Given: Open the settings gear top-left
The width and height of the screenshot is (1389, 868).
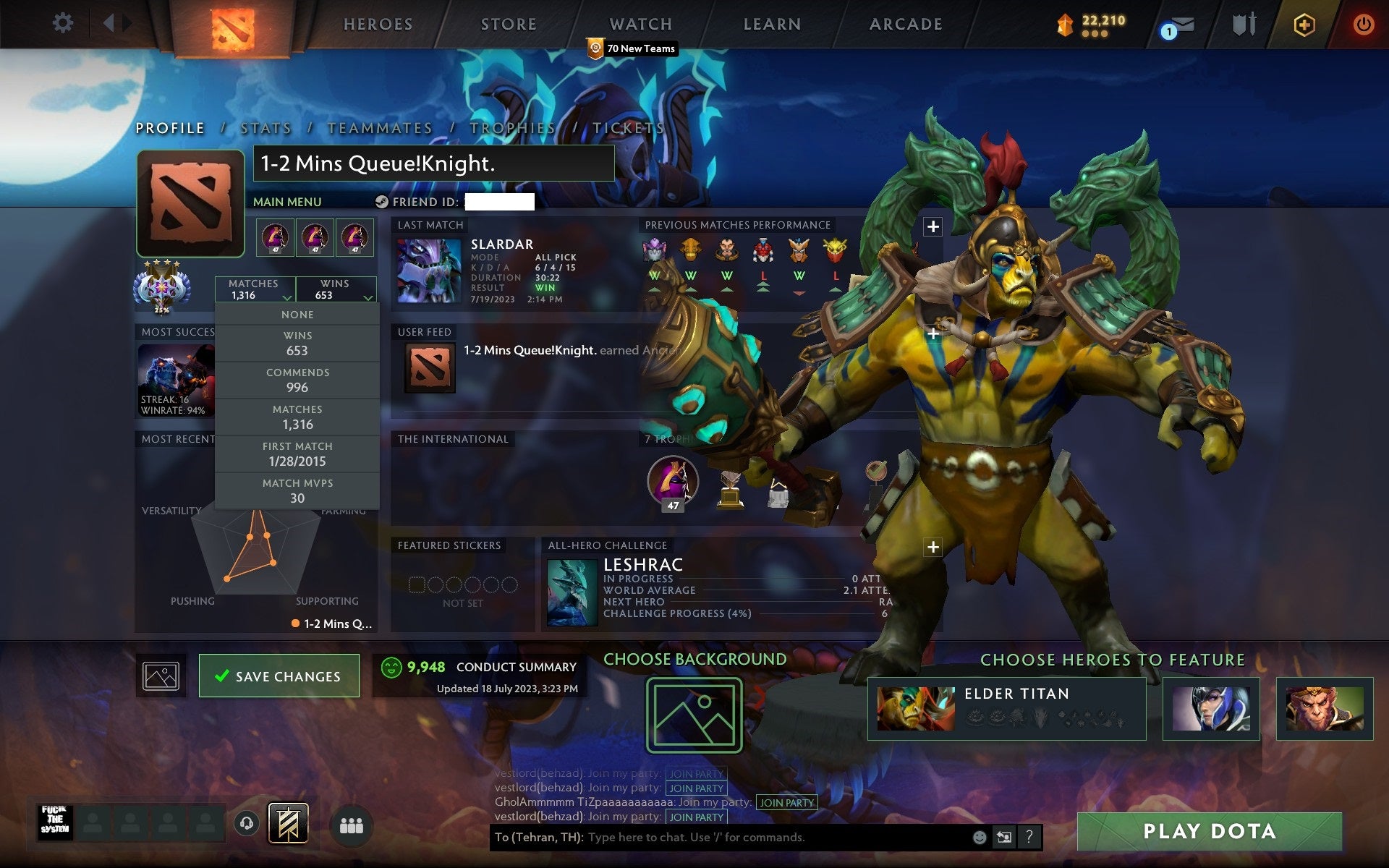Looking at the screenshot, I should click(64, 23).
